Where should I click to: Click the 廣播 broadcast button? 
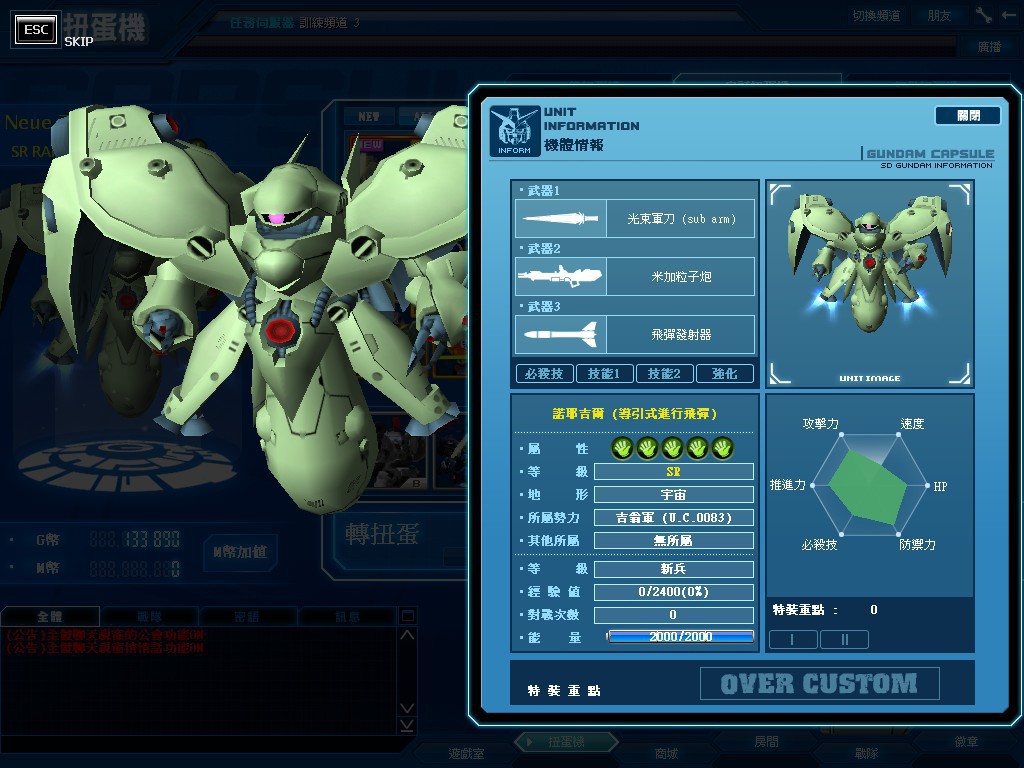(x=989, y=47)
